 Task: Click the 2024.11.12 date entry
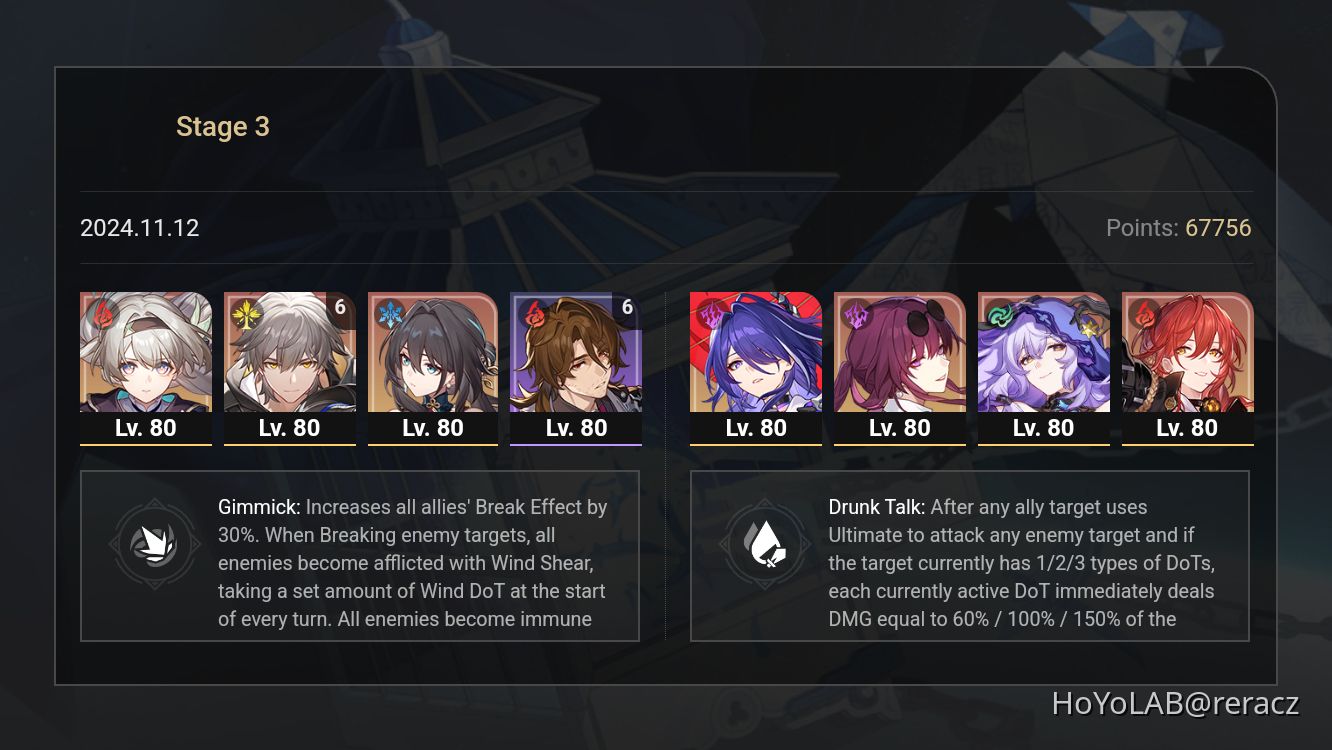pyautogui.click(x=139, y=228)
